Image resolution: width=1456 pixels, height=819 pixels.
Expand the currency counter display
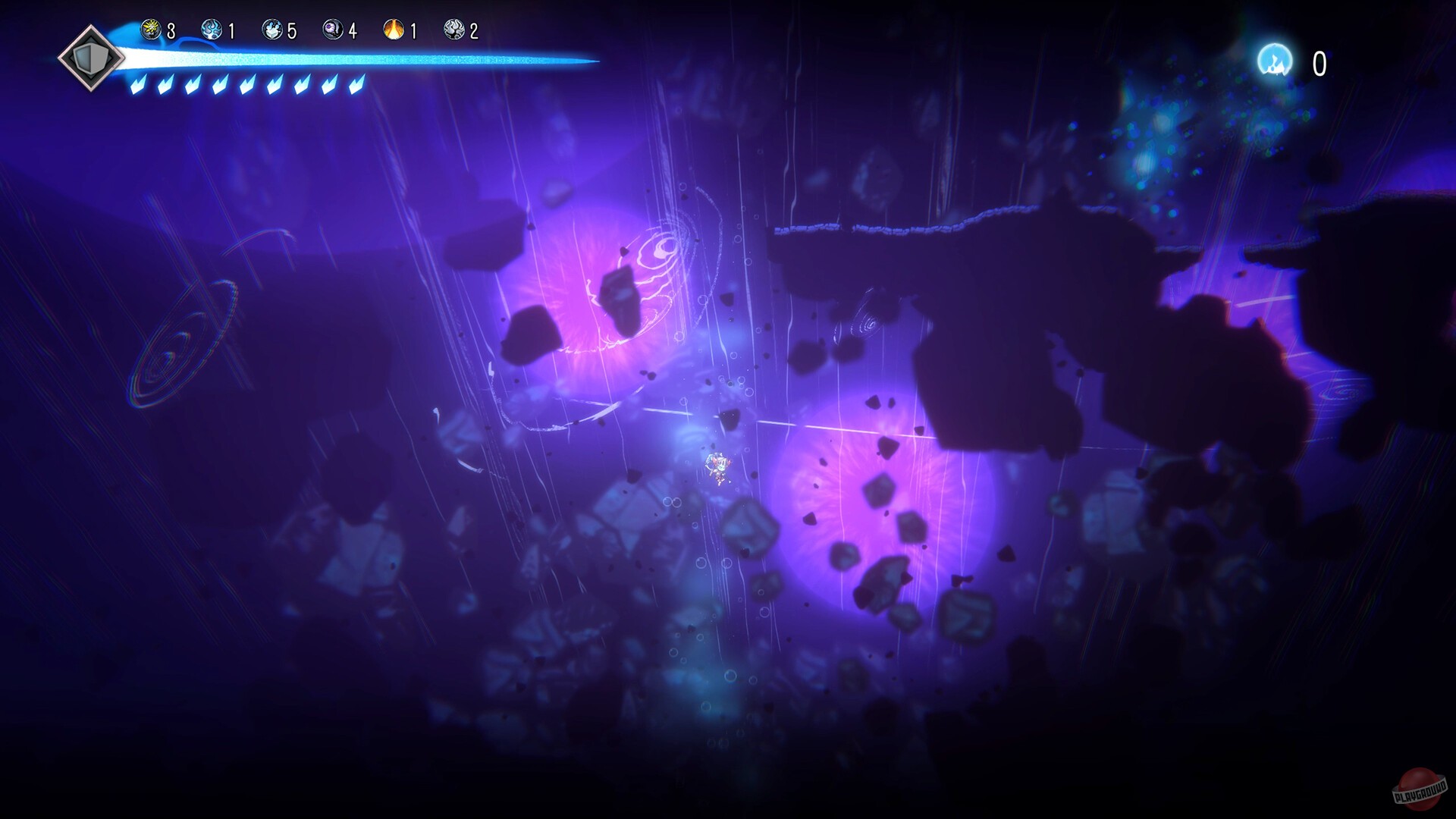point(1293,61)
